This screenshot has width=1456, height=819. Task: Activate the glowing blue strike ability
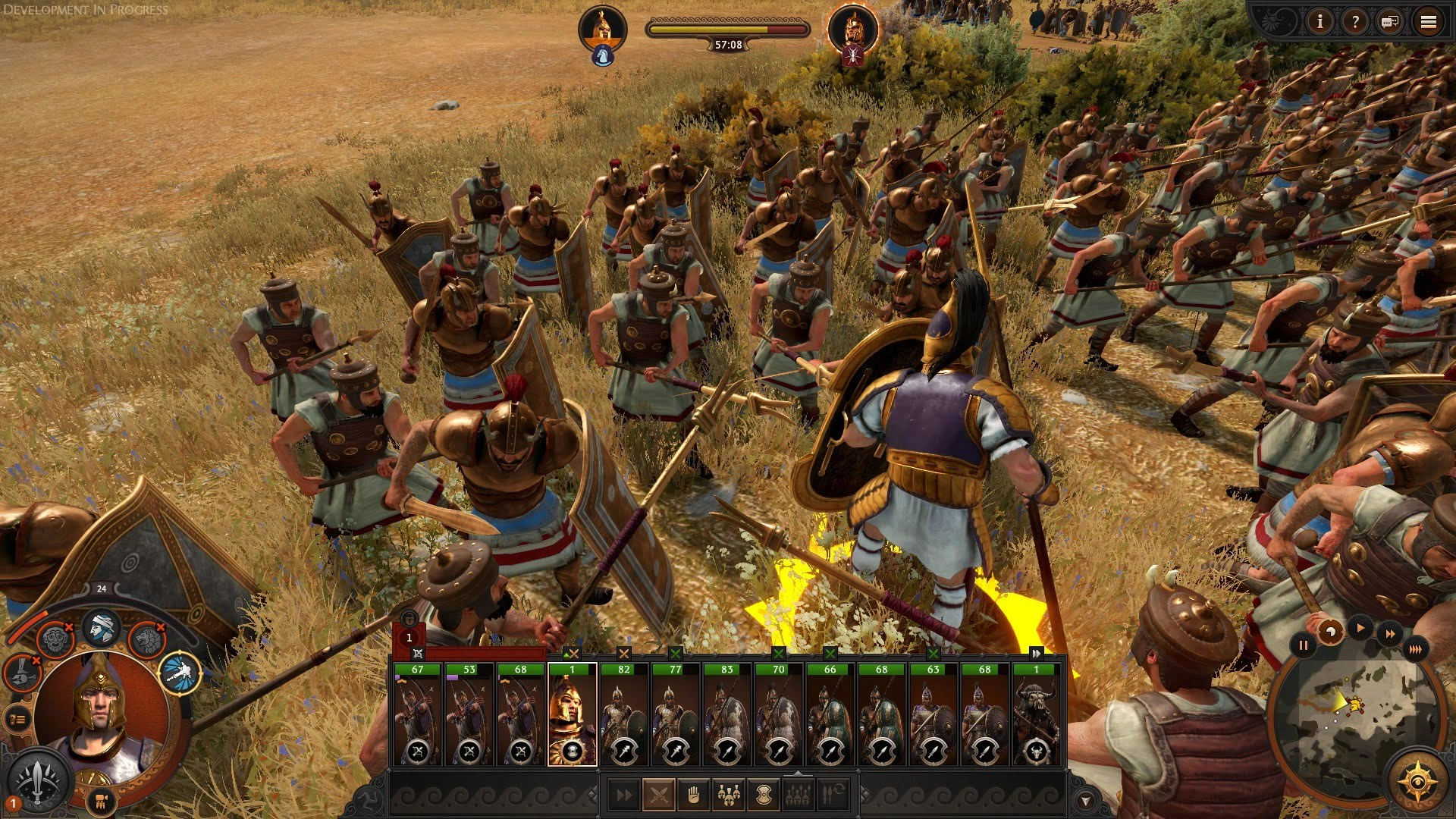point(180,672)
